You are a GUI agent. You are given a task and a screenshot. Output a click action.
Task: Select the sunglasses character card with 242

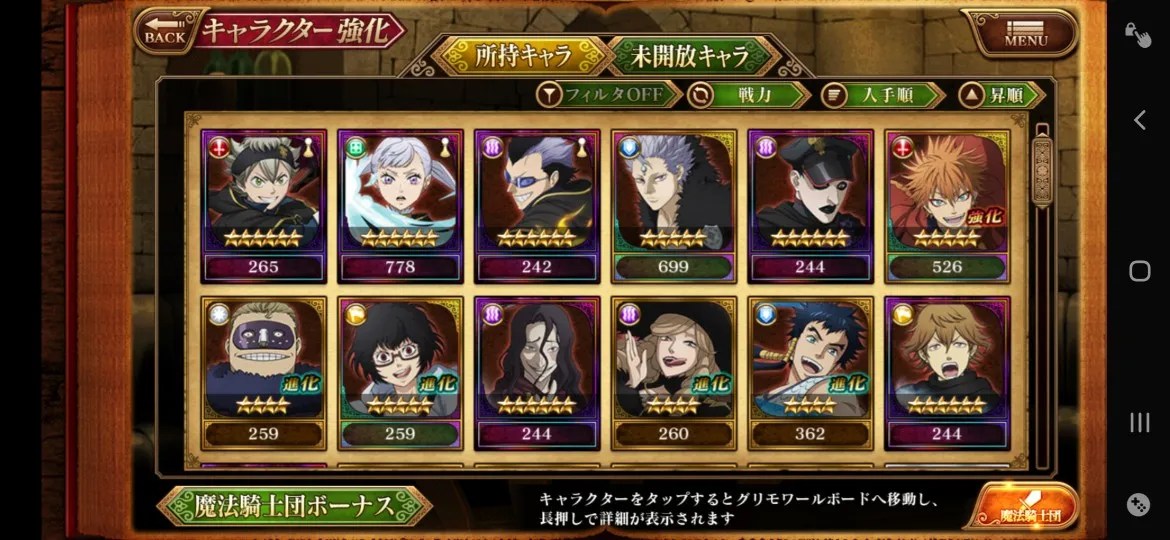(537, 205)
